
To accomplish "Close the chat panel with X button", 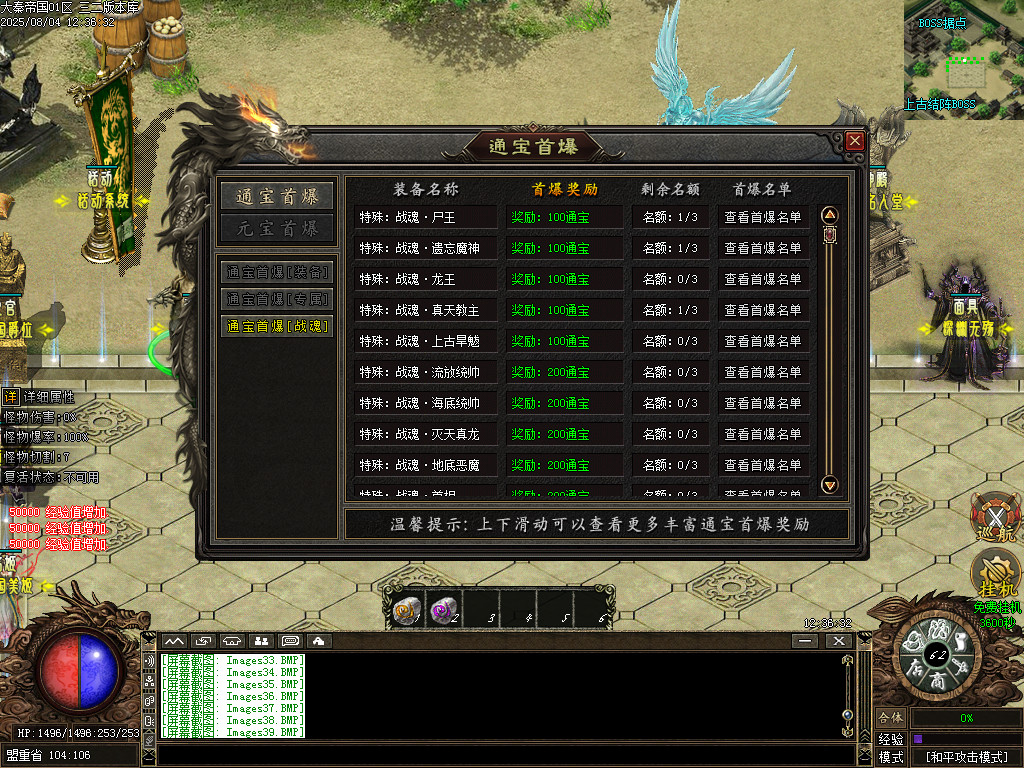I will click(x=837, y=641).
